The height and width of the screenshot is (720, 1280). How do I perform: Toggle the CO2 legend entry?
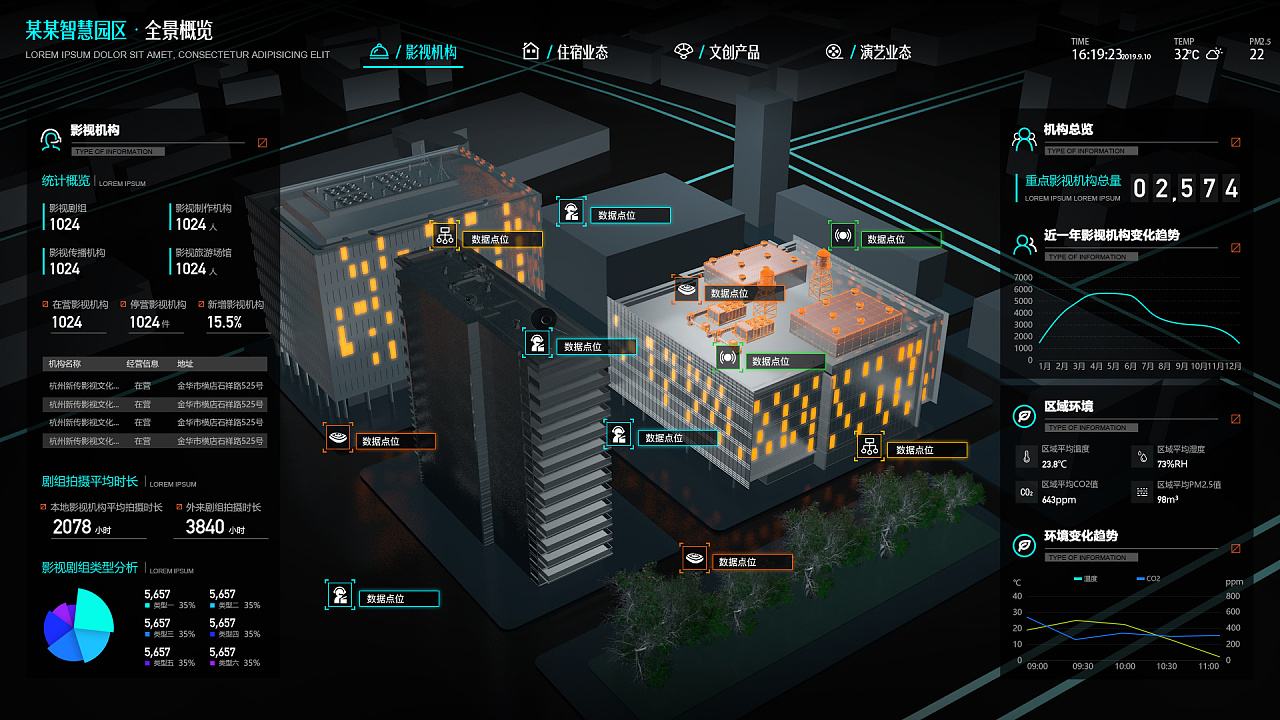1148,579
